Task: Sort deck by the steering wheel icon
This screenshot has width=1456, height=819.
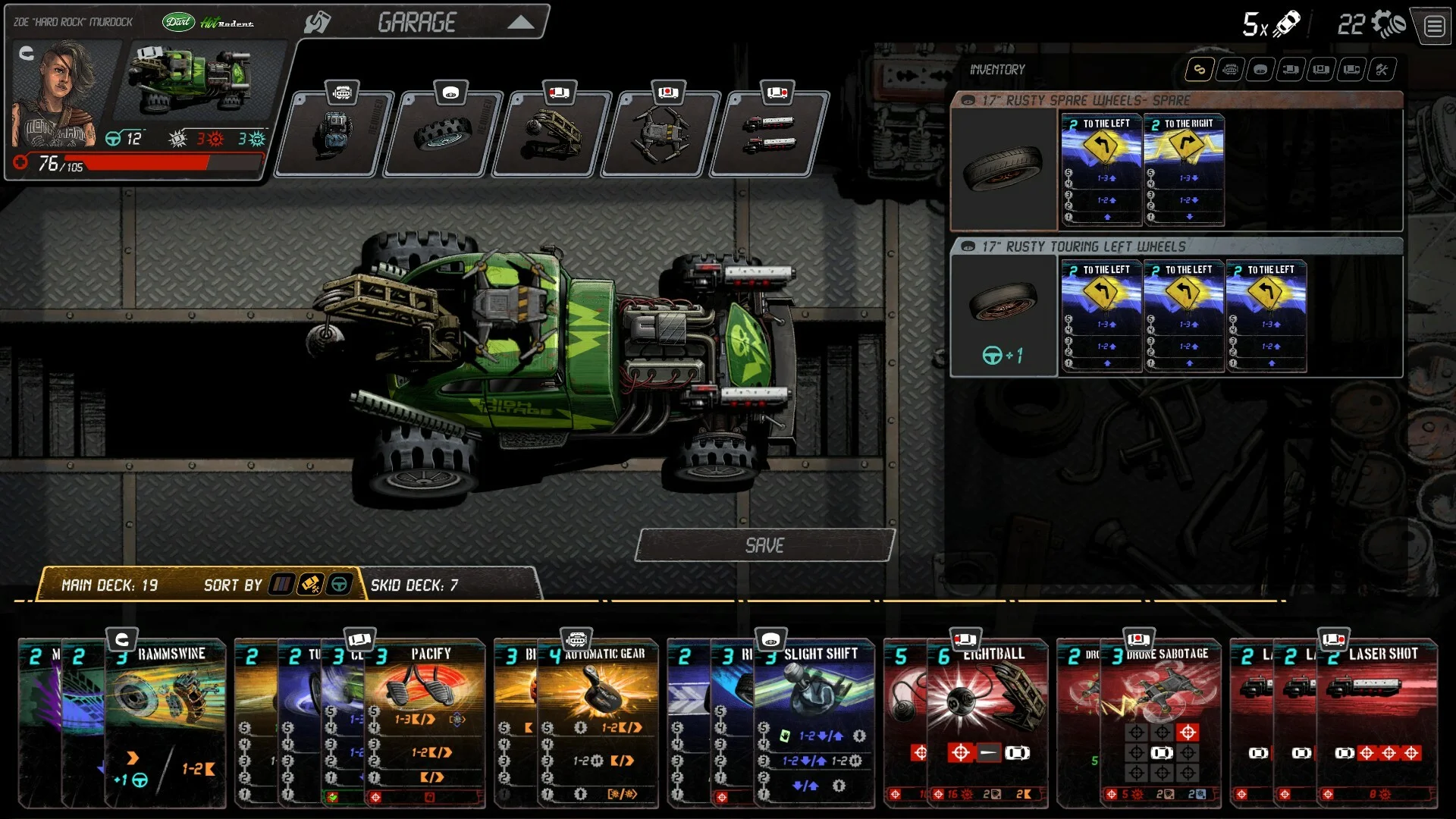Action: pos(339,585)
